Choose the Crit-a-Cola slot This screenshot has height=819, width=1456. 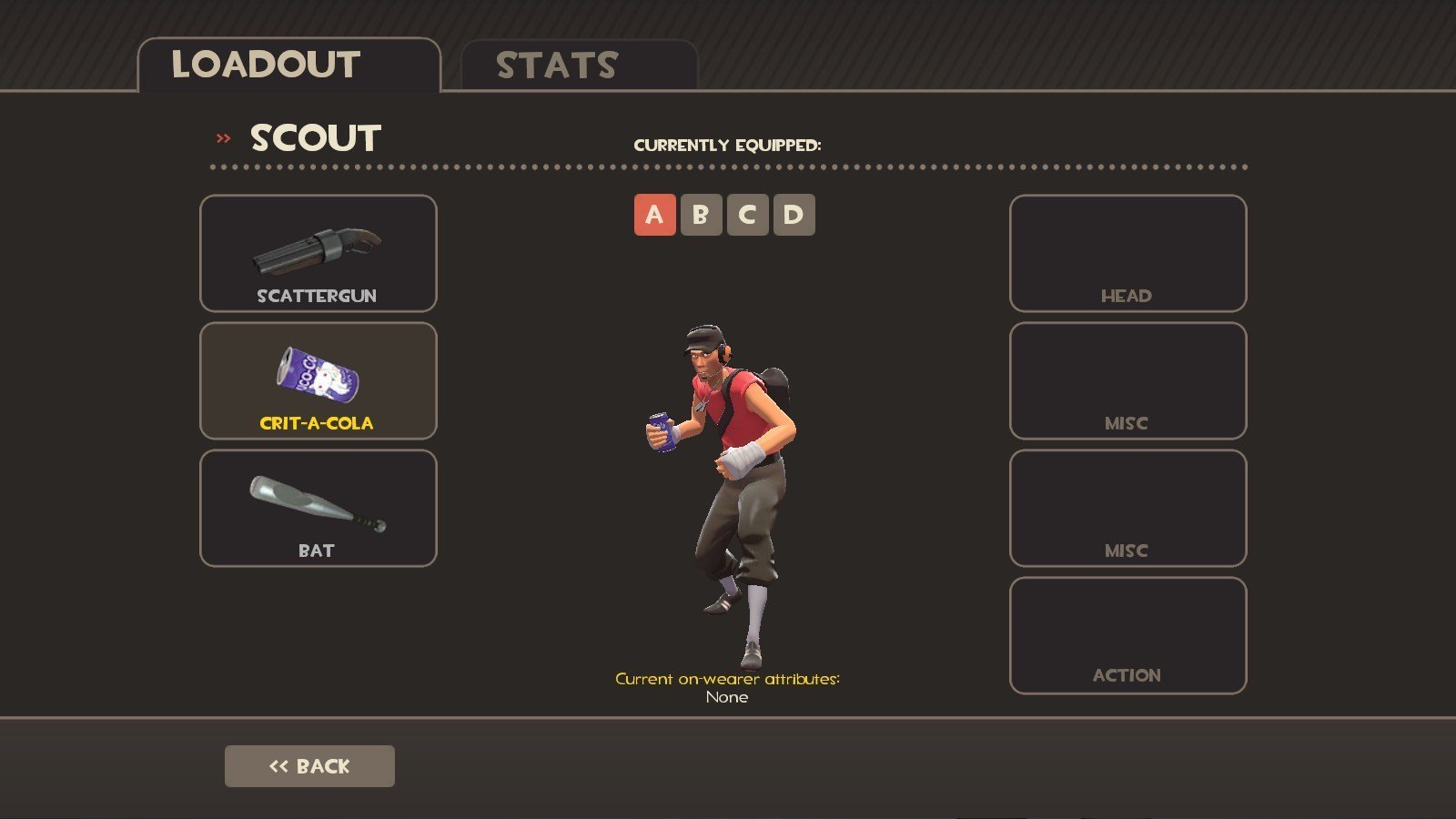pyautogui.click(x=318, y=380)
